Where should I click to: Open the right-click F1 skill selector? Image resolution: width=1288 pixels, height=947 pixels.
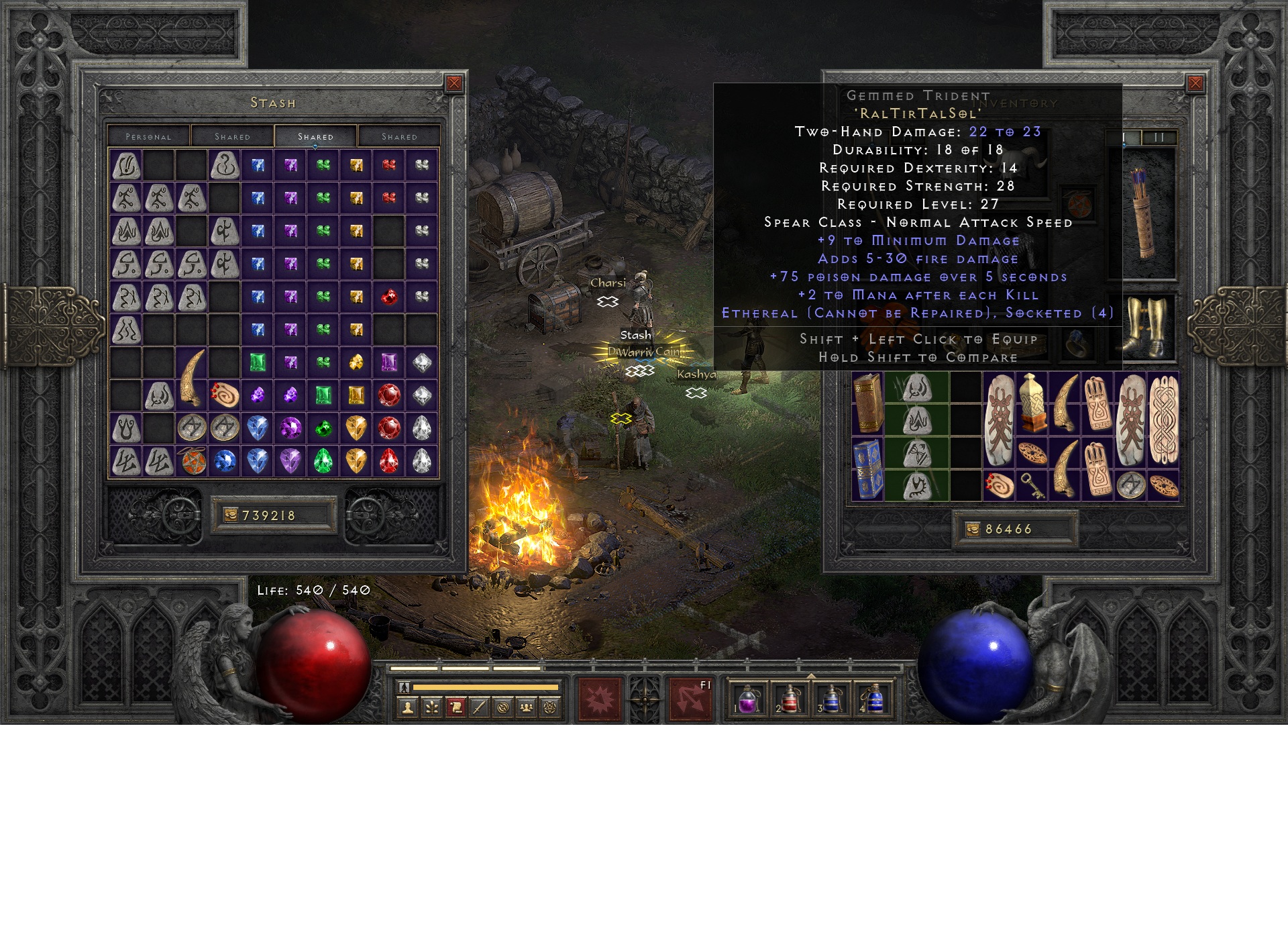coord(691,699)
